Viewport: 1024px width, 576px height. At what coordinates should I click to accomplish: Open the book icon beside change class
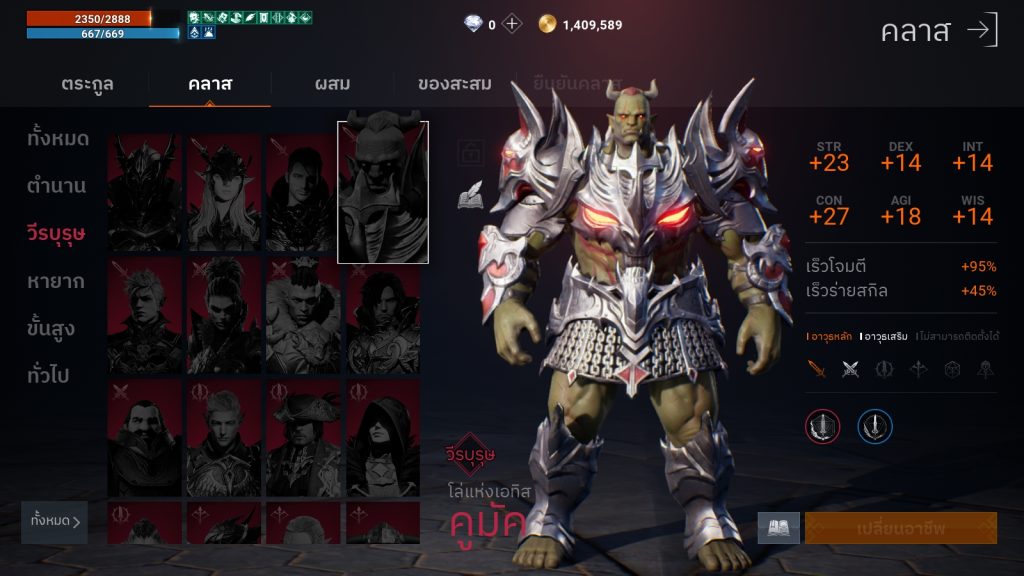(778, 527)
